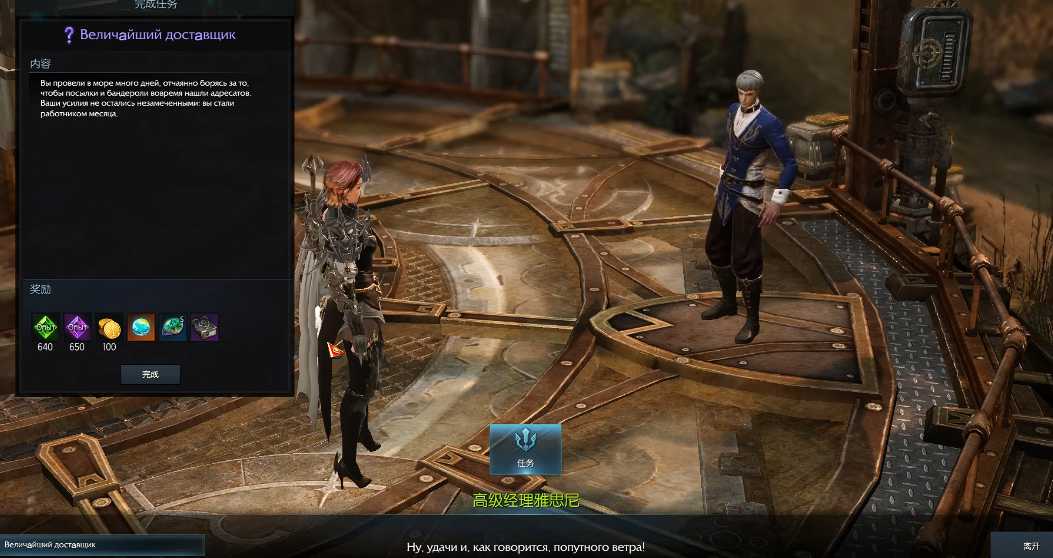Click the 完成 complete quest button
The height and width of the screenshot is (558, 1053).
coord(150,374)
